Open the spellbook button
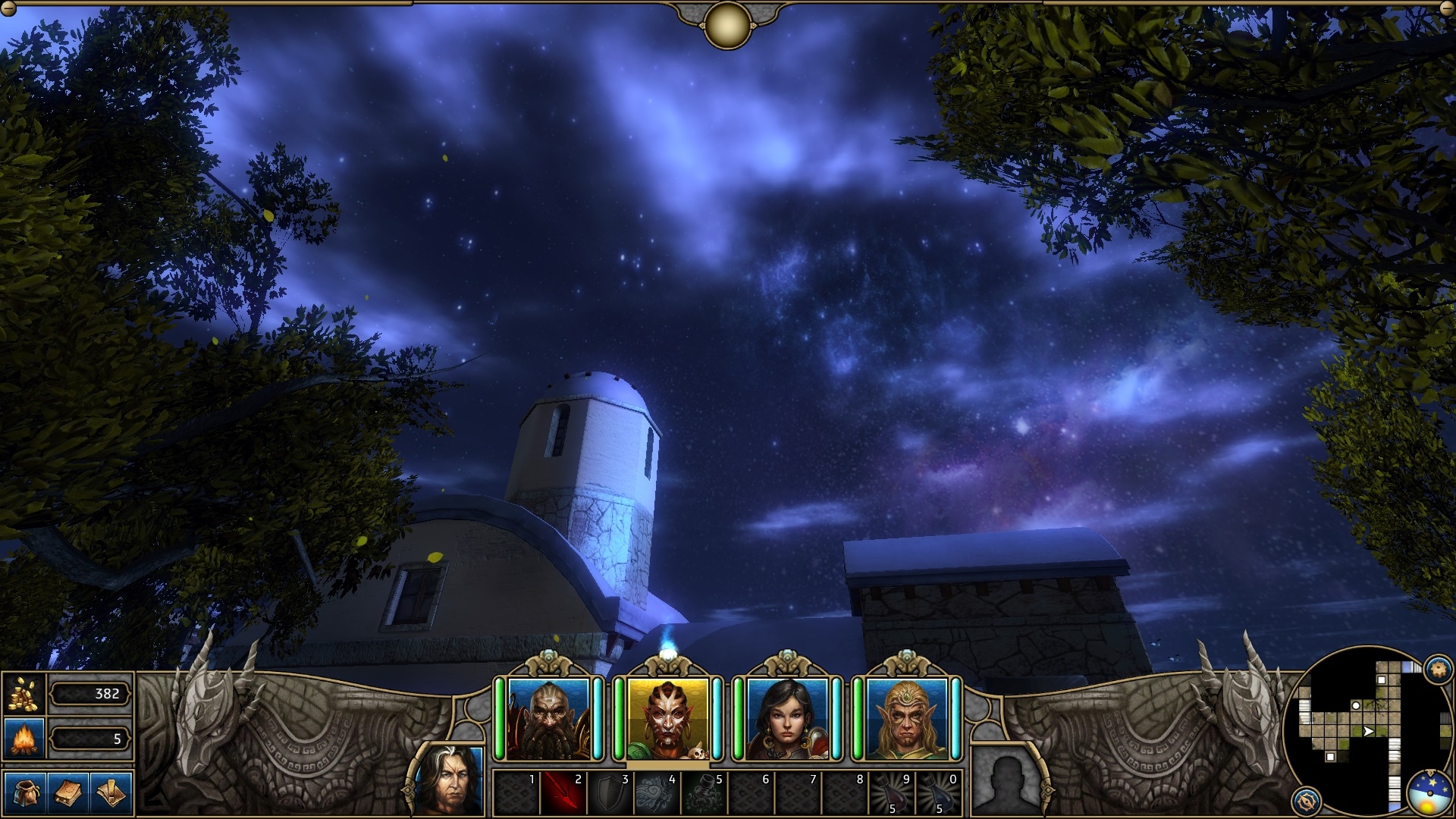The width and height of the screenshot is (1456, 819). [x=68, y=793]
